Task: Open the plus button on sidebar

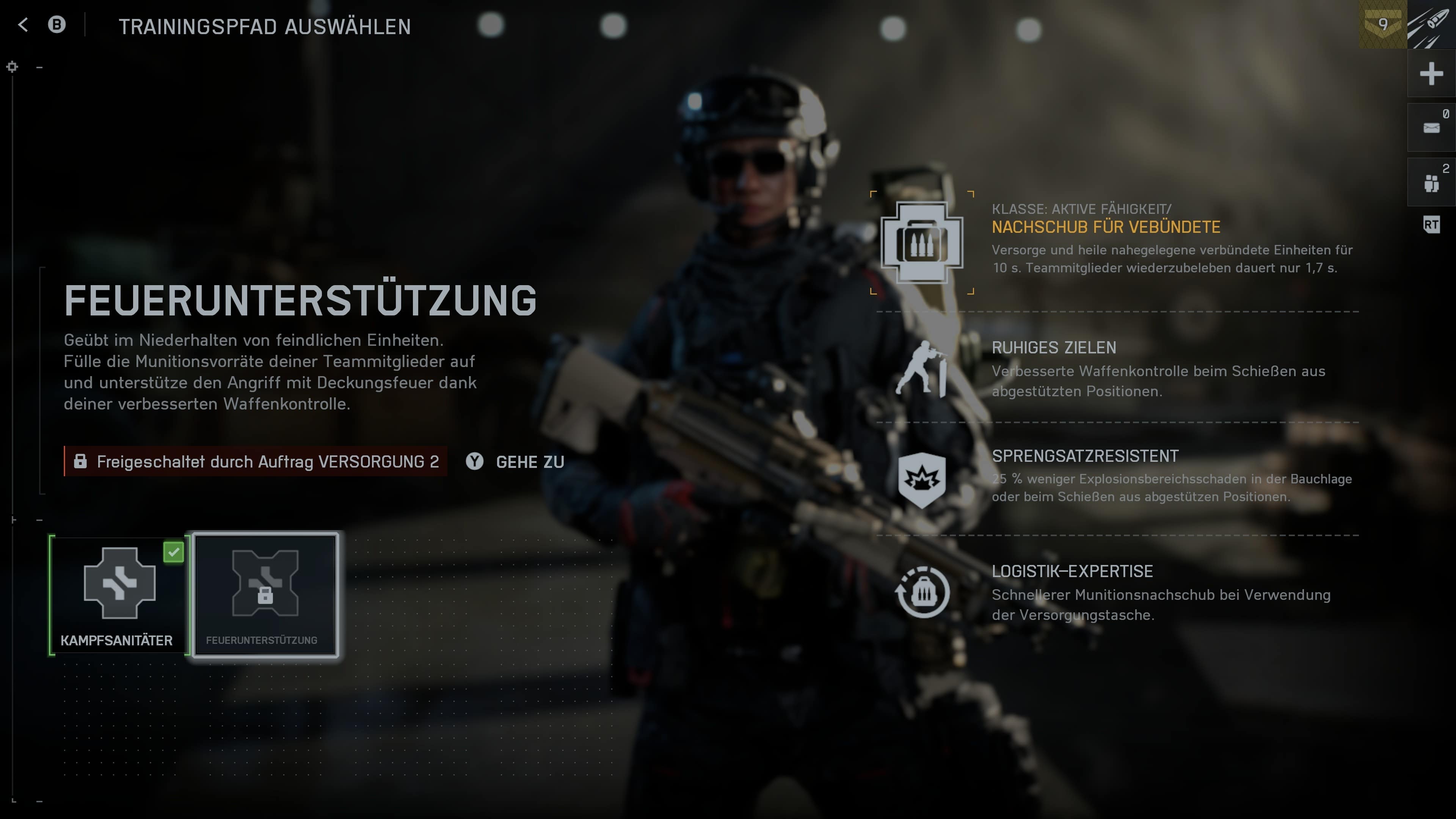Action: click(x=1431, y=74)
